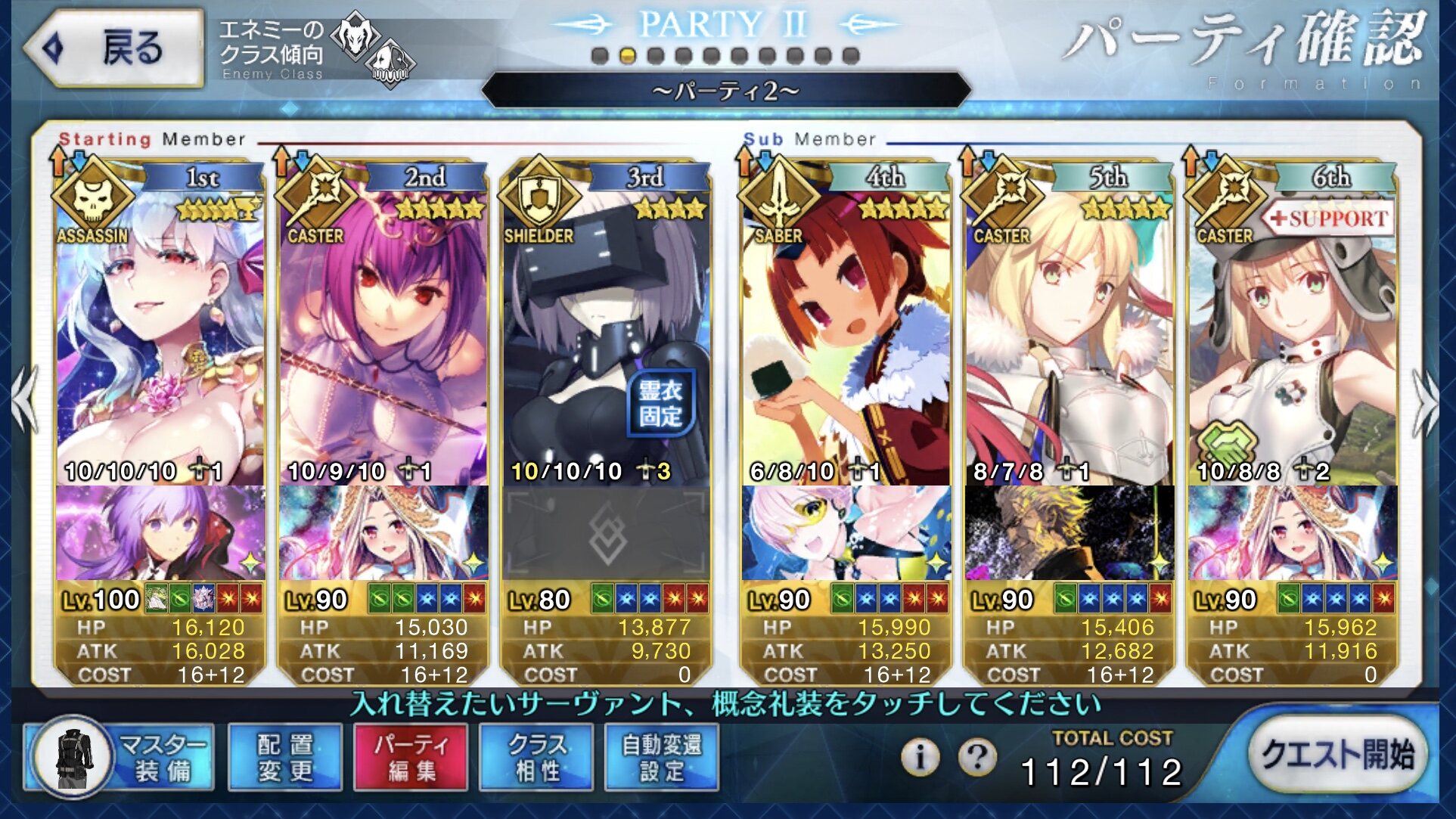1456x819 pixels.
Task: Switch to the previous party with left arrow
Action: click(x=26, y=402)
